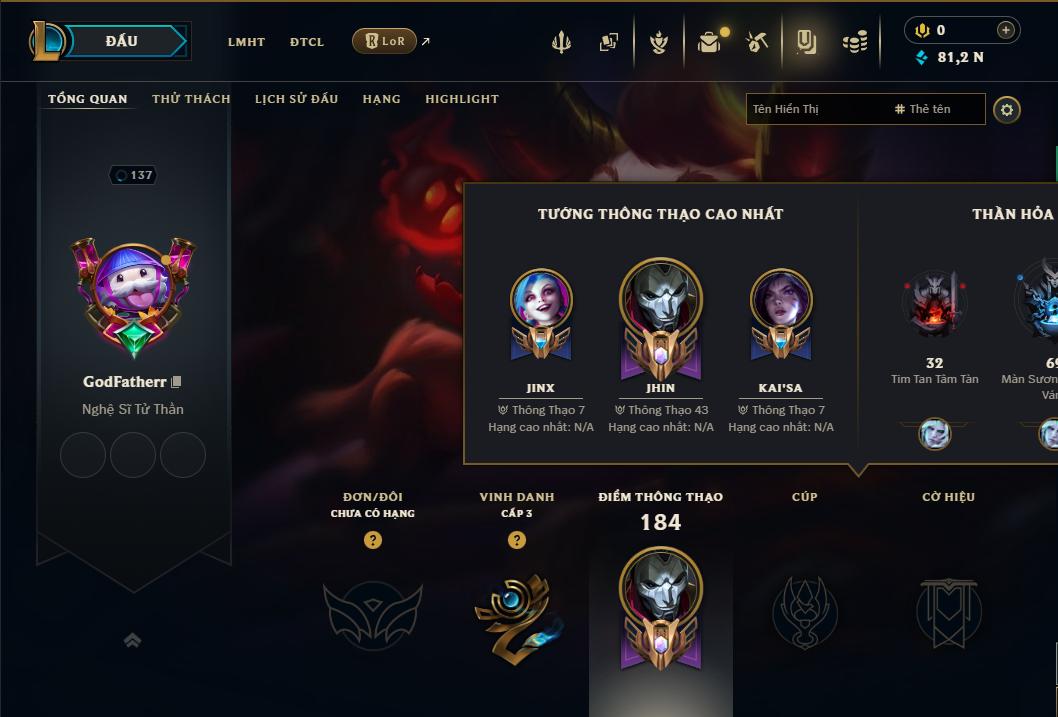
Task: Expand the banner chevron arrow
Action: 132,641
